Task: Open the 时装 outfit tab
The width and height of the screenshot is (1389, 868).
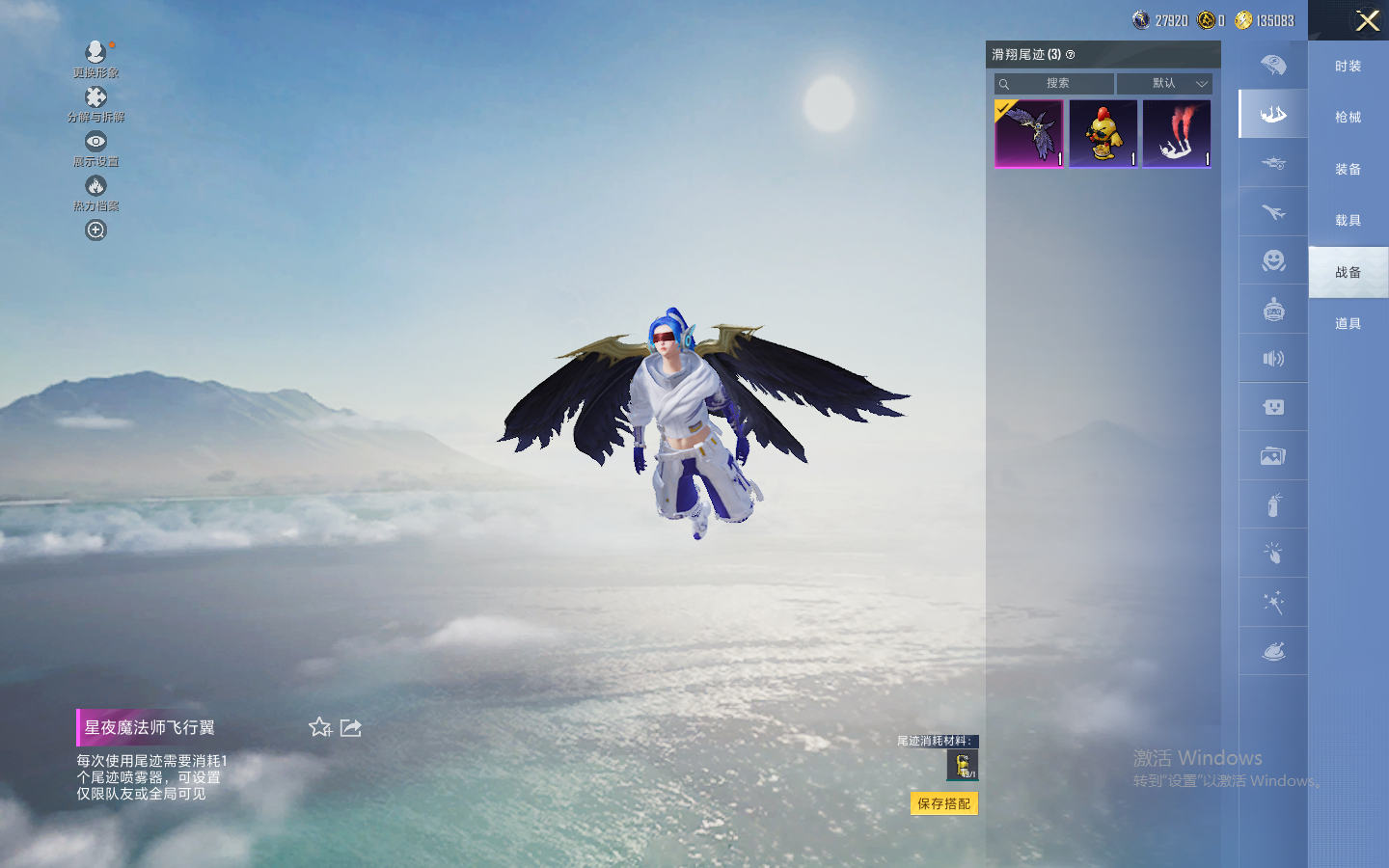Action: point(1348,66)
